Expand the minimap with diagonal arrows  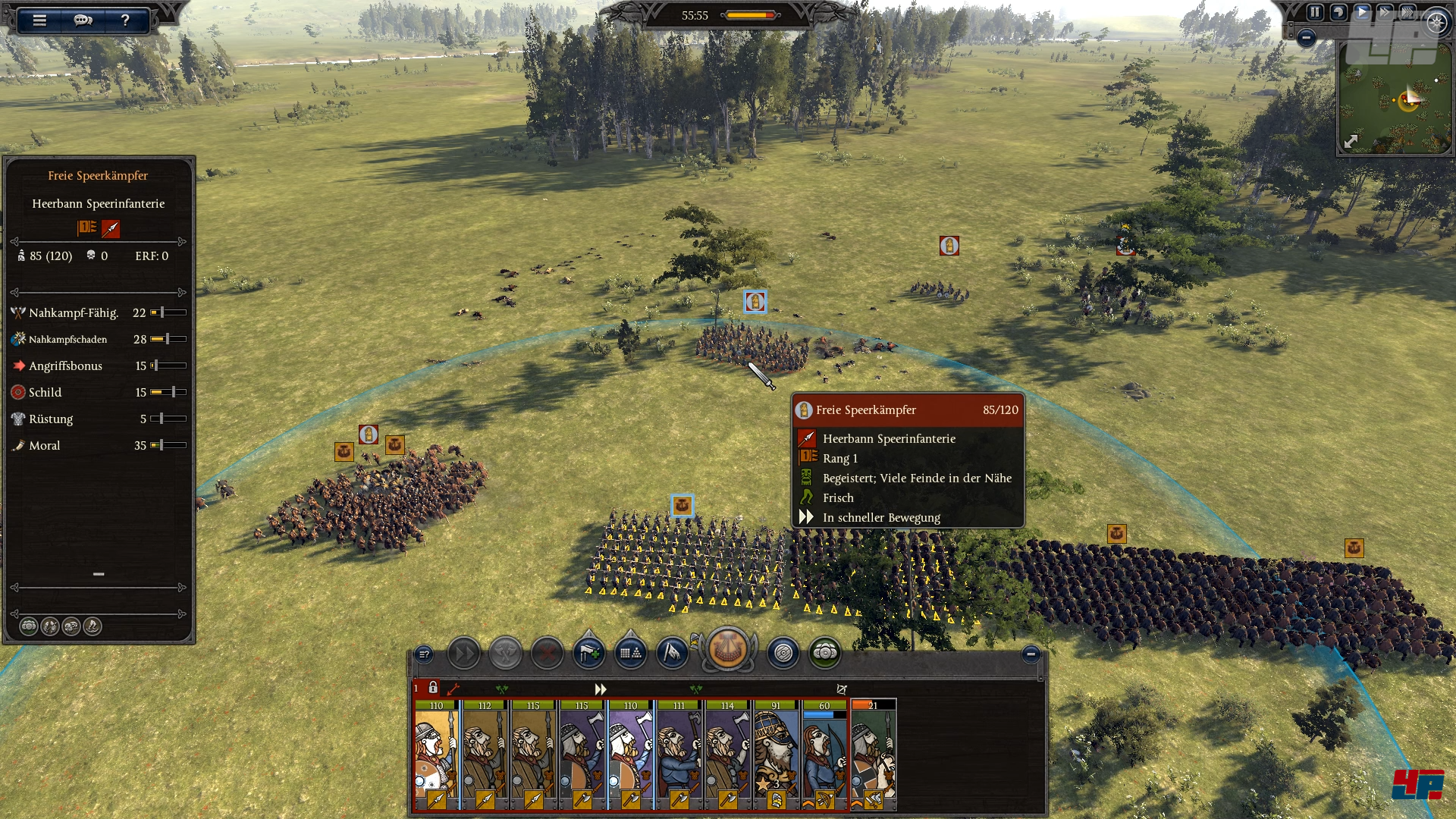pyautogui.click(x=1351, y=141)
